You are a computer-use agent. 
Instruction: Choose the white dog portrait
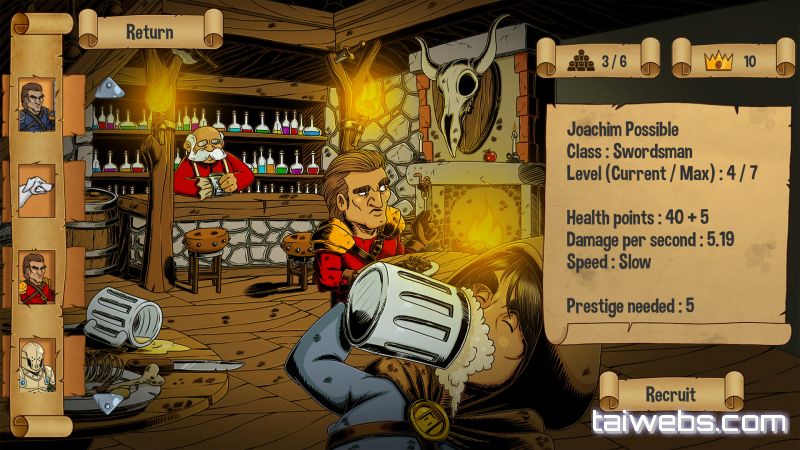point(38,191)
